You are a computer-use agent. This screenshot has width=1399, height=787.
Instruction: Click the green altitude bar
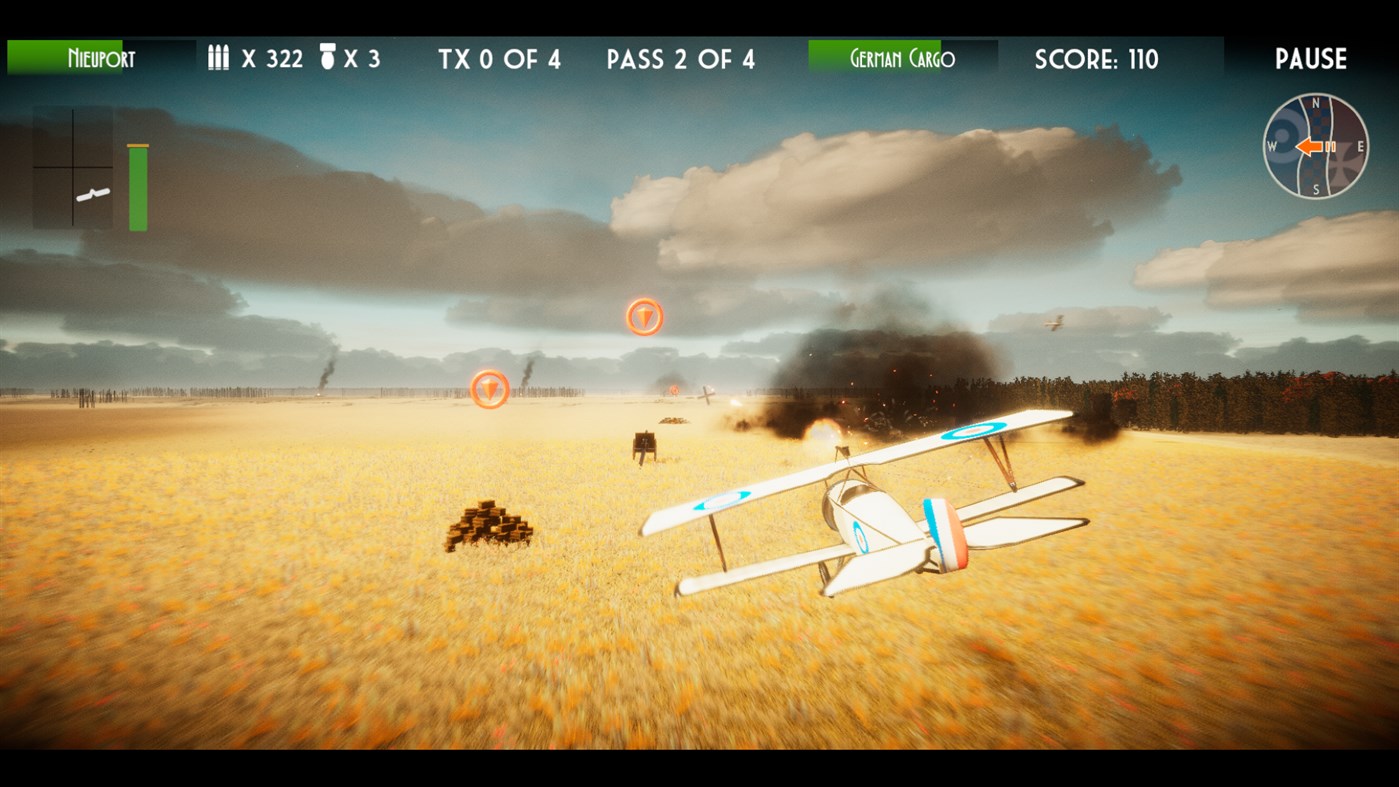[x=136, y=185]
